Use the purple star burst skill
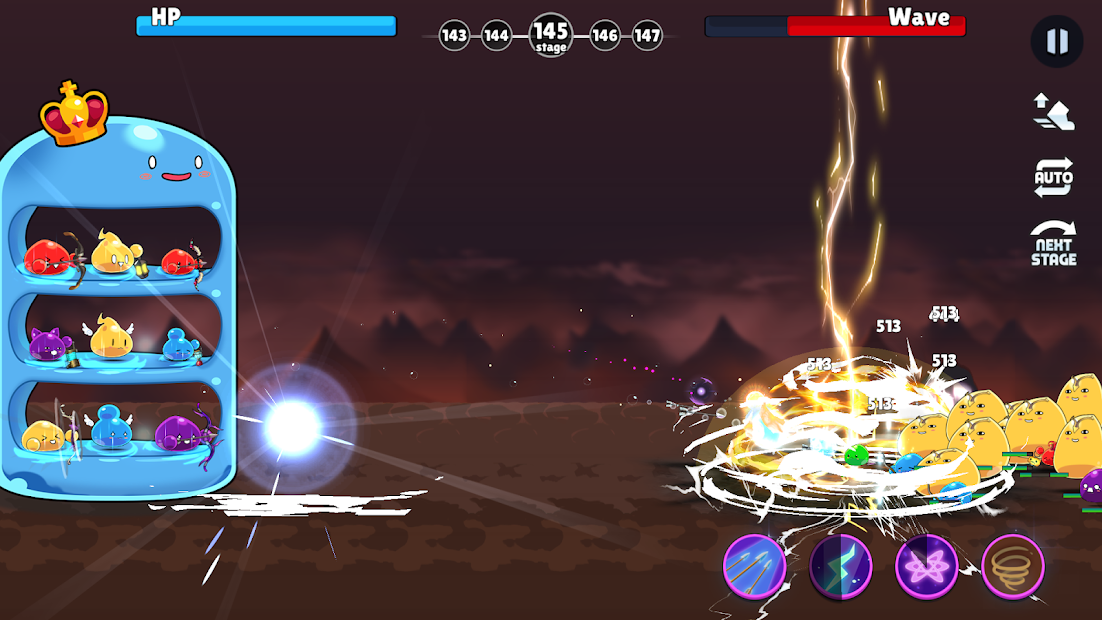The width and height of the screenshot is (1102, 620). (927, 567)
